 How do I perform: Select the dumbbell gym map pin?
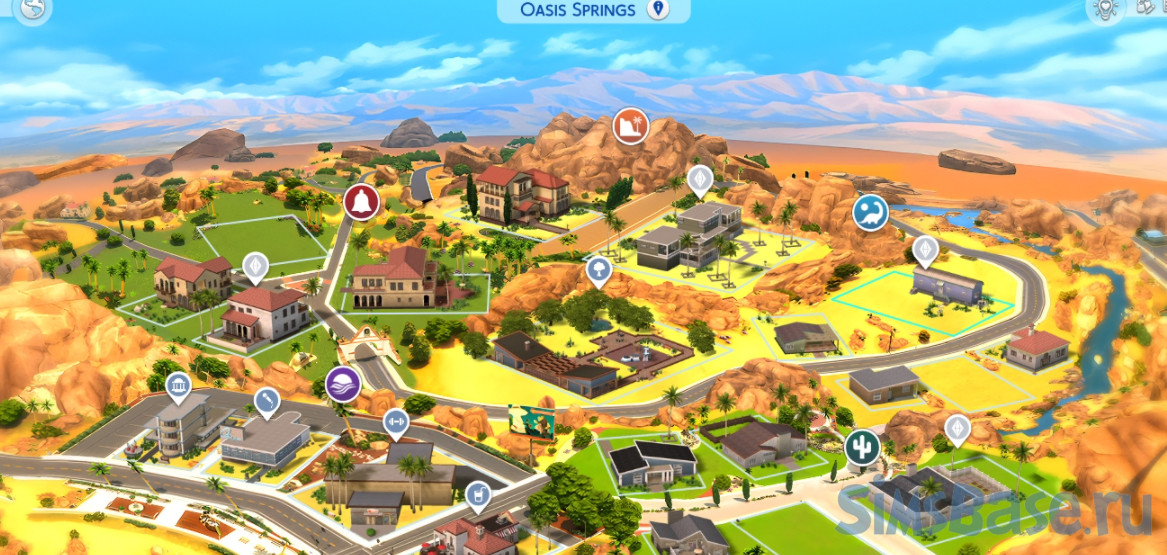click(x=396, y=420)
